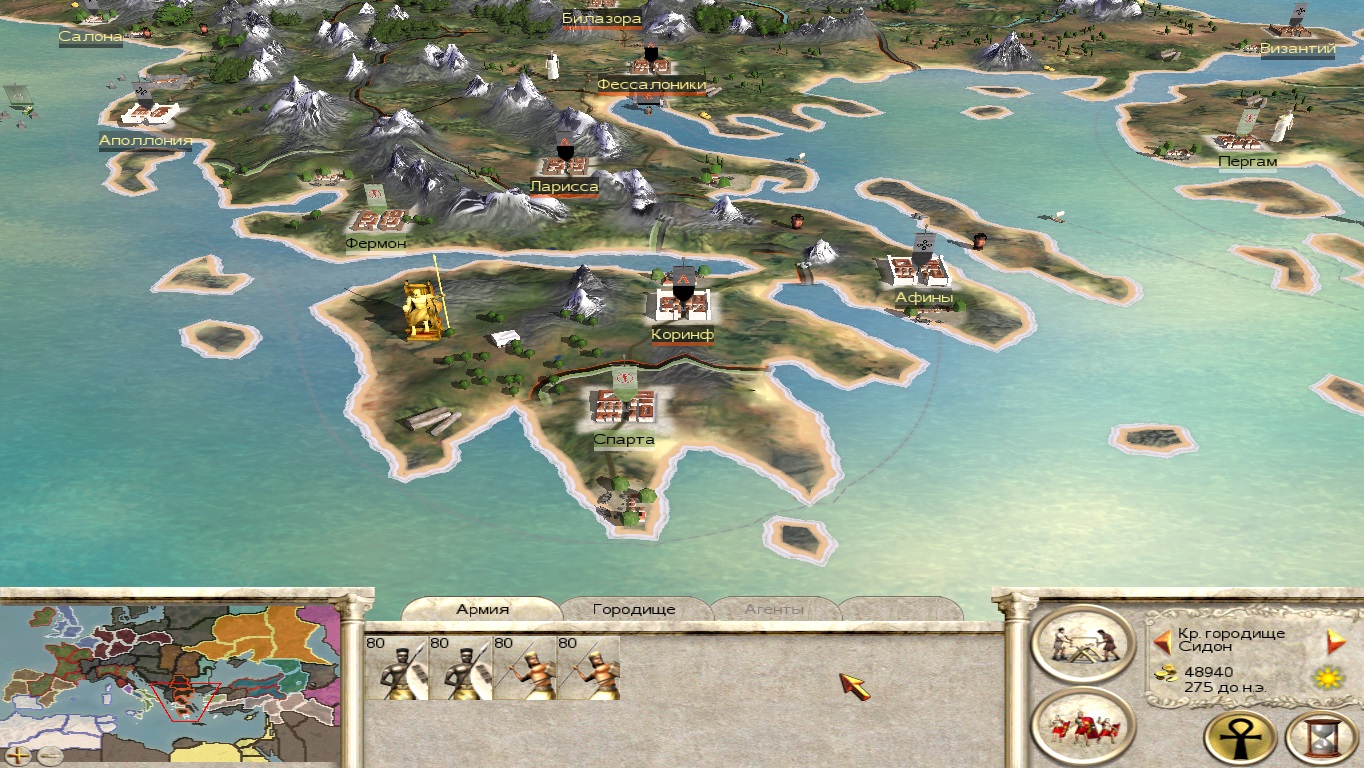The height and width of the screenshot is (768, 1364).
Task: Switch to the Армия tab
Action: [483, 609]
